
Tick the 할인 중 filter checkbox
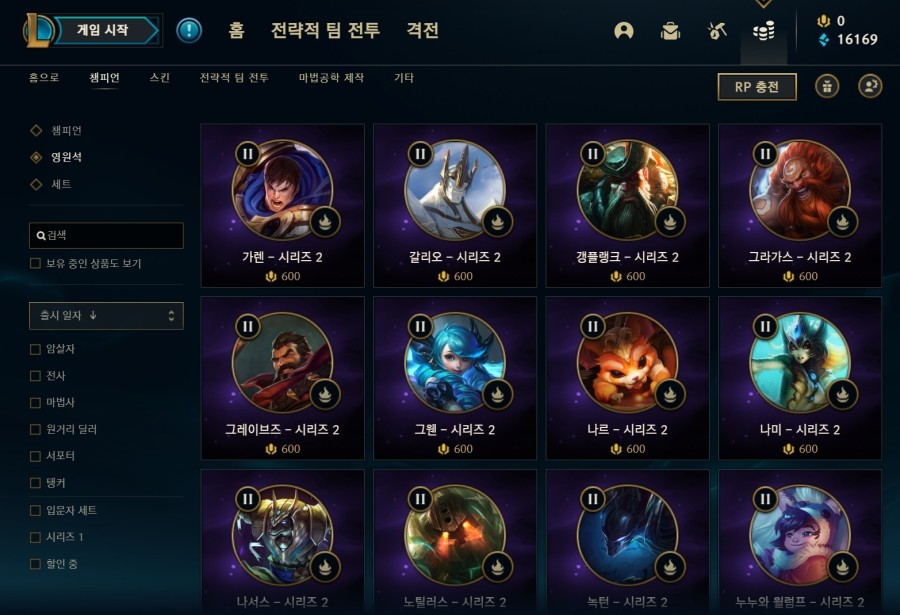click(x=36, y=564)
